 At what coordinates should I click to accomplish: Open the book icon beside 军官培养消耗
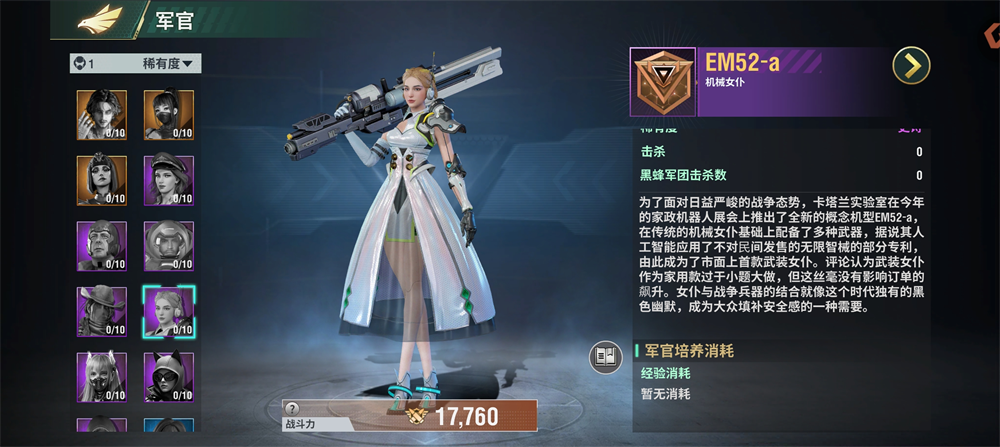pyautogui.click(x=603, y=357)
